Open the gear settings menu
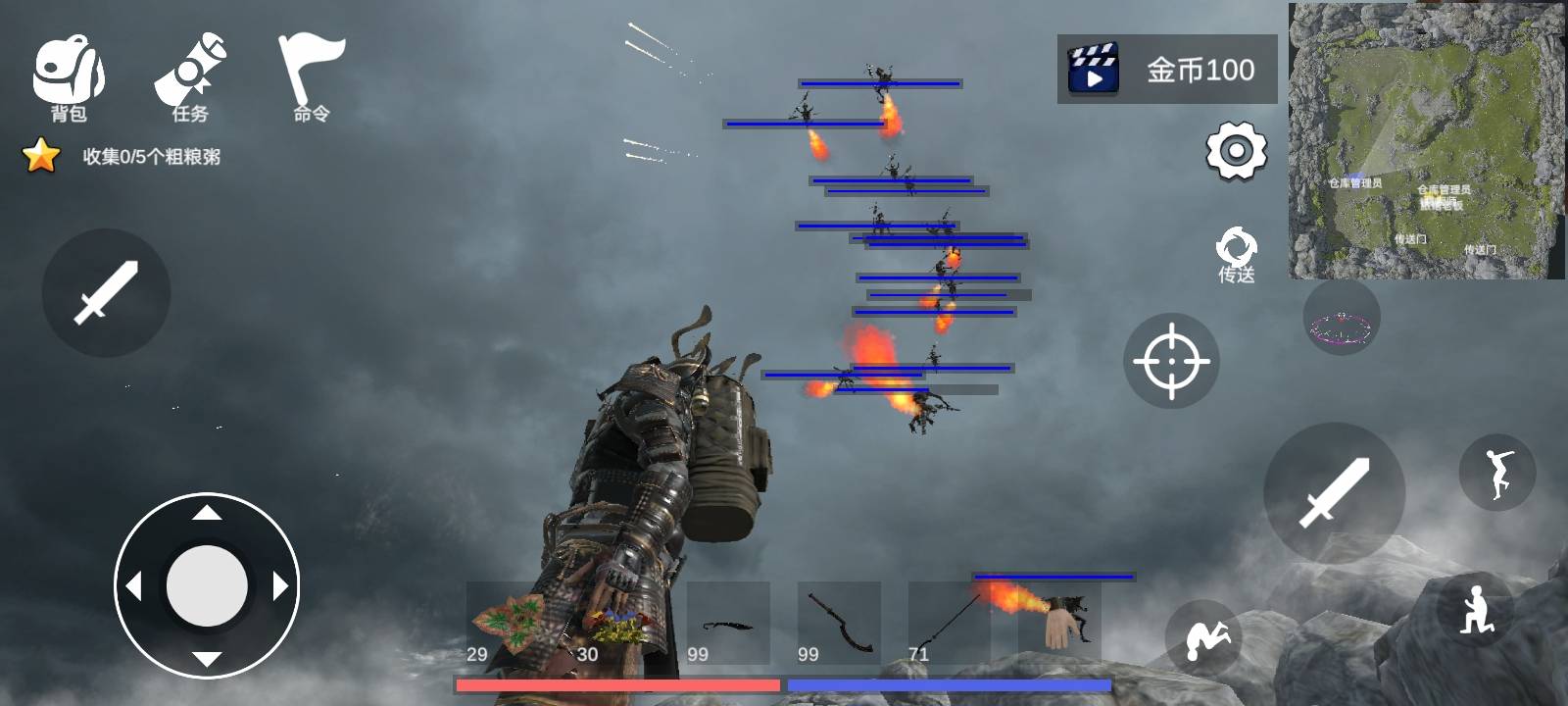Screen dimensions: 1568x706 click(x=1236, y=151)
